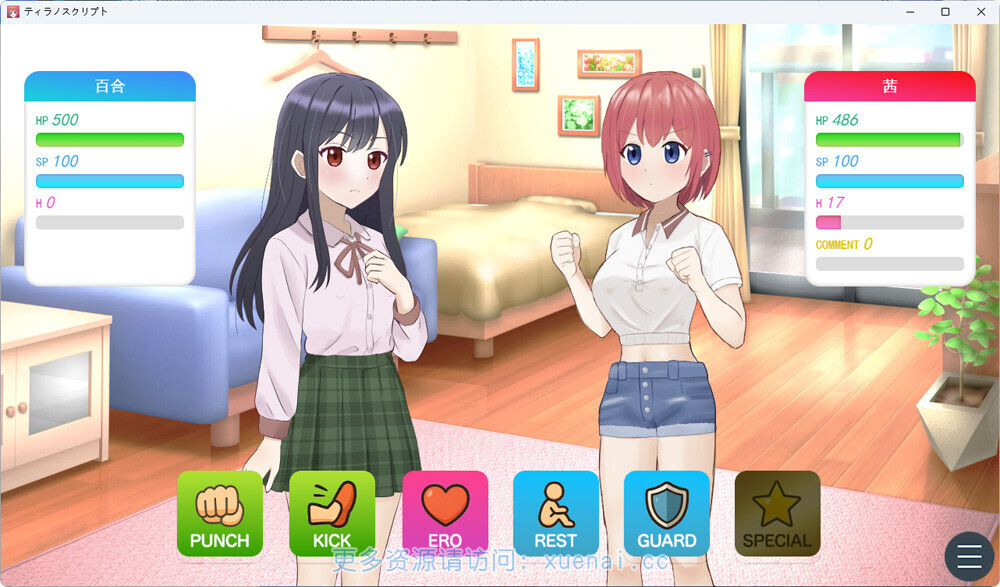Minimize the game window

(911, 11)
